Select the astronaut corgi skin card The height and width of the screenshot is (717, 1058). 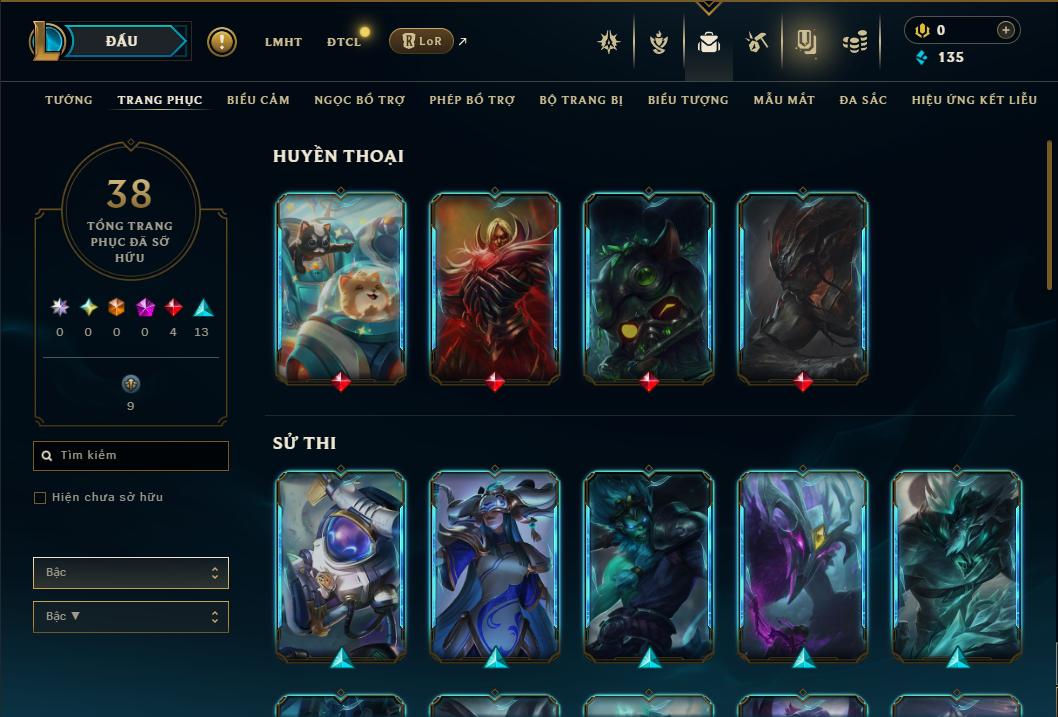341,287
